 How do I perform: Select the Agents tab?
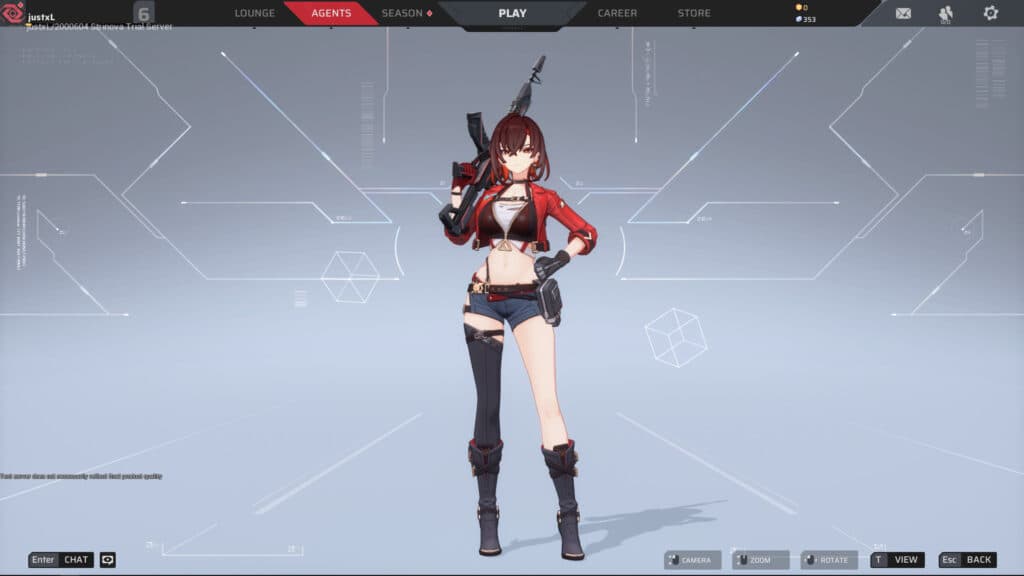(x=331, y=13)
